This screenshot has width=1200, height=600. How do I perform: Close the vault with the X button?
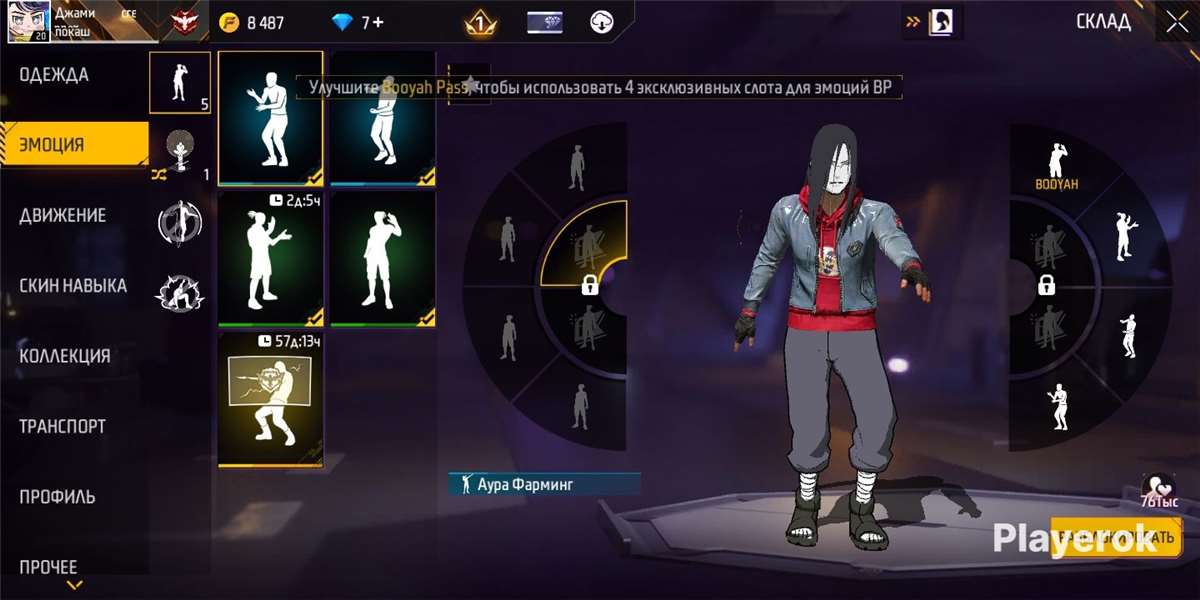1173,21
